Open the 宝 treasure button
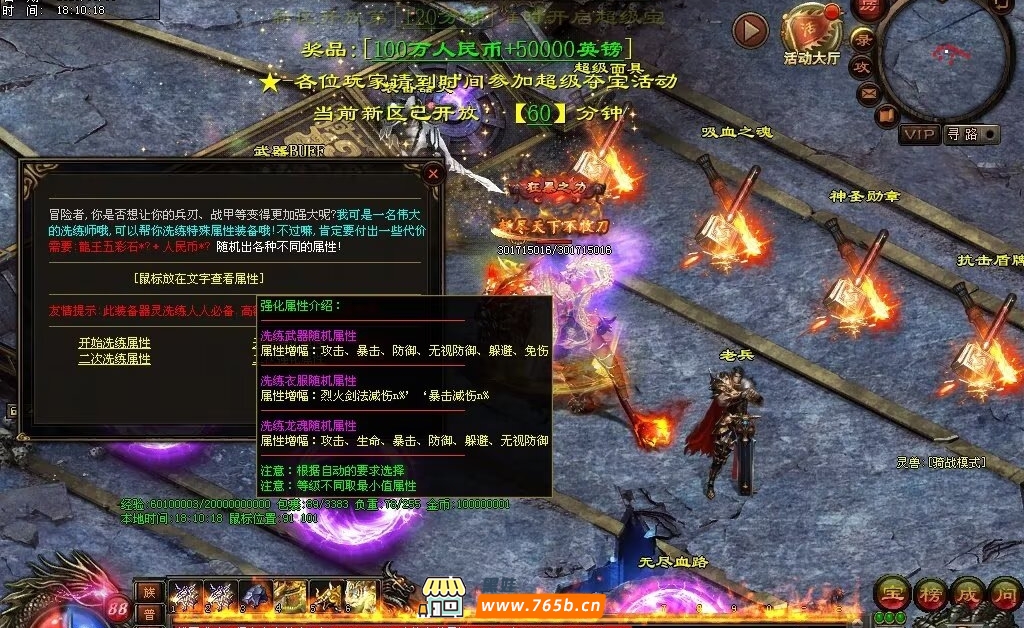 pyautogui.click(x=891, y=594)
